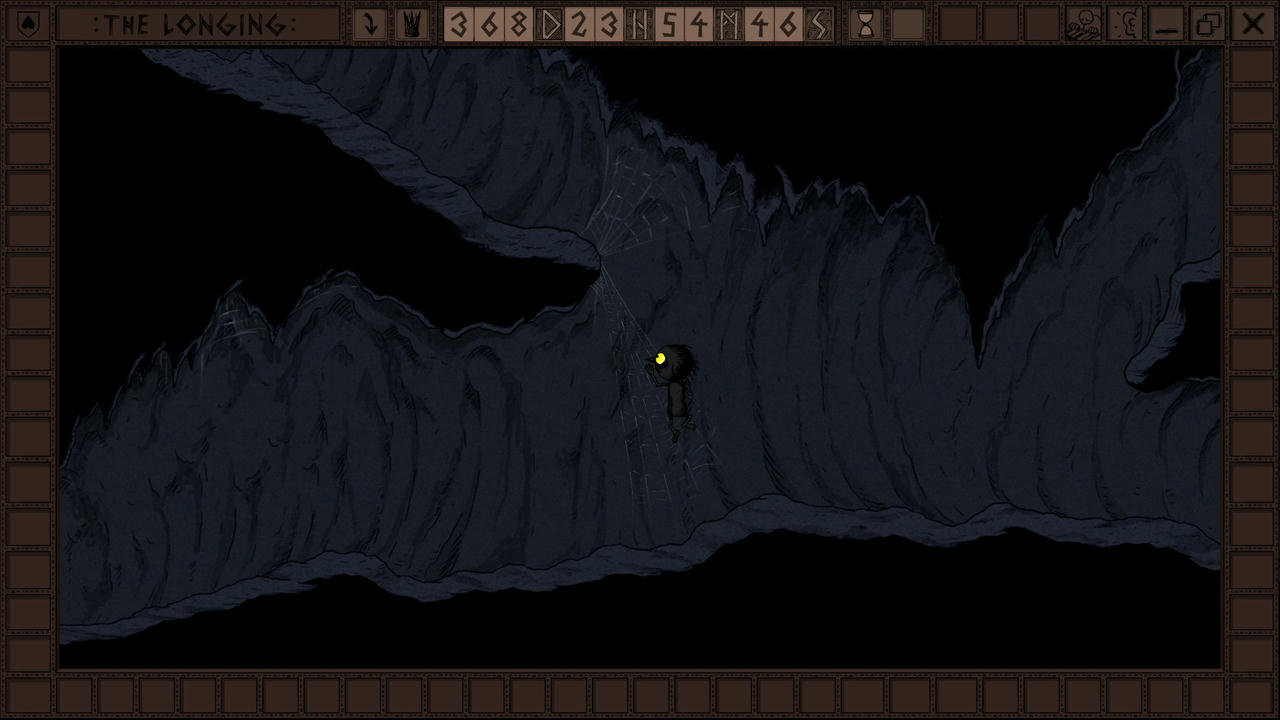Open the Shade thoughts face icon
1280x720 pixels.
pos(1083,24)
